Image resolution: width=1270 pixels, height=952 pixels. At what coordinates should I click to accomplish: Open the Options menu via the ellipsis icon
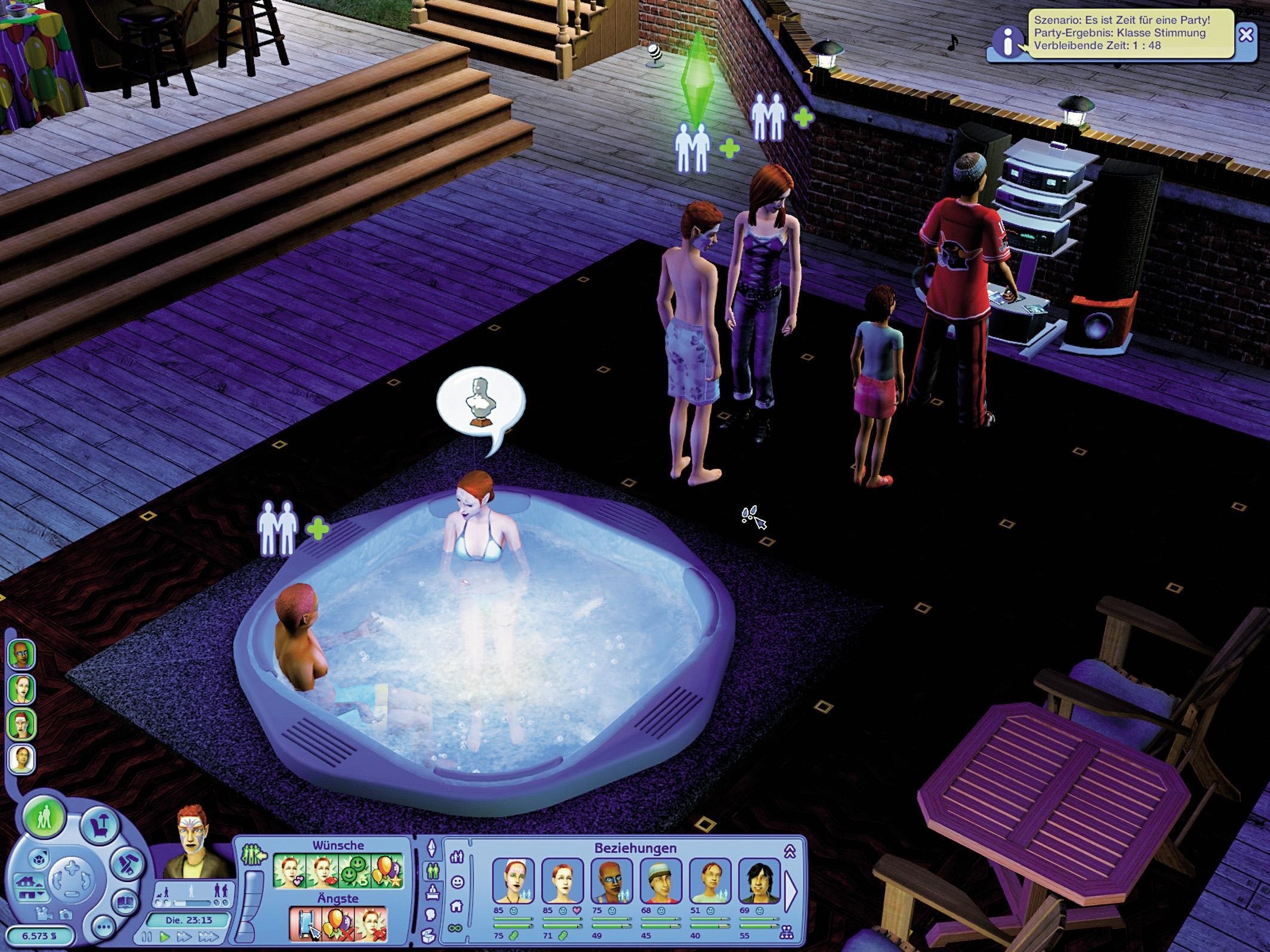(103, 928)
